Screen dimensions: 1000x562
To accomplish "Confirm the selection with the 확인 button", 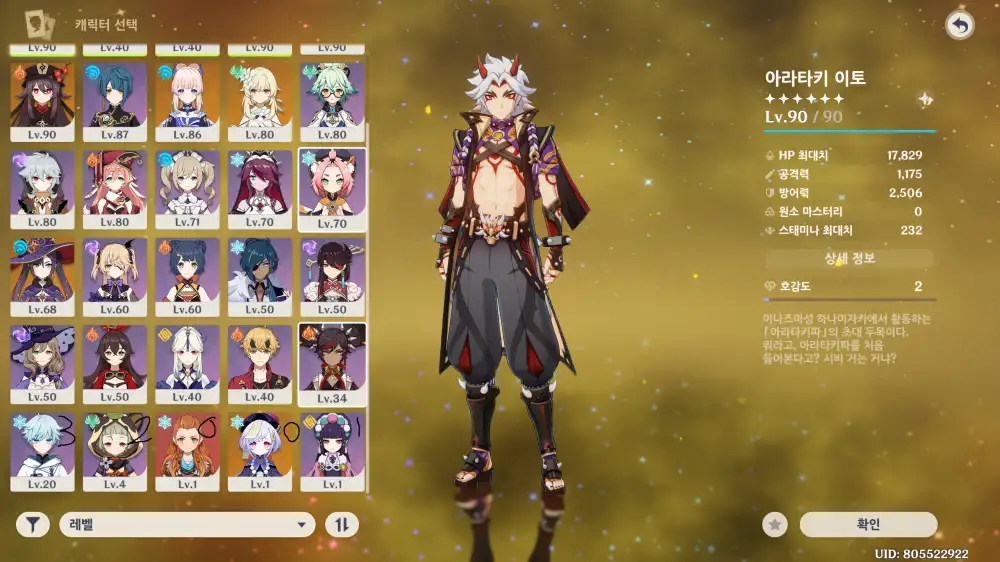I will point(868,525).
